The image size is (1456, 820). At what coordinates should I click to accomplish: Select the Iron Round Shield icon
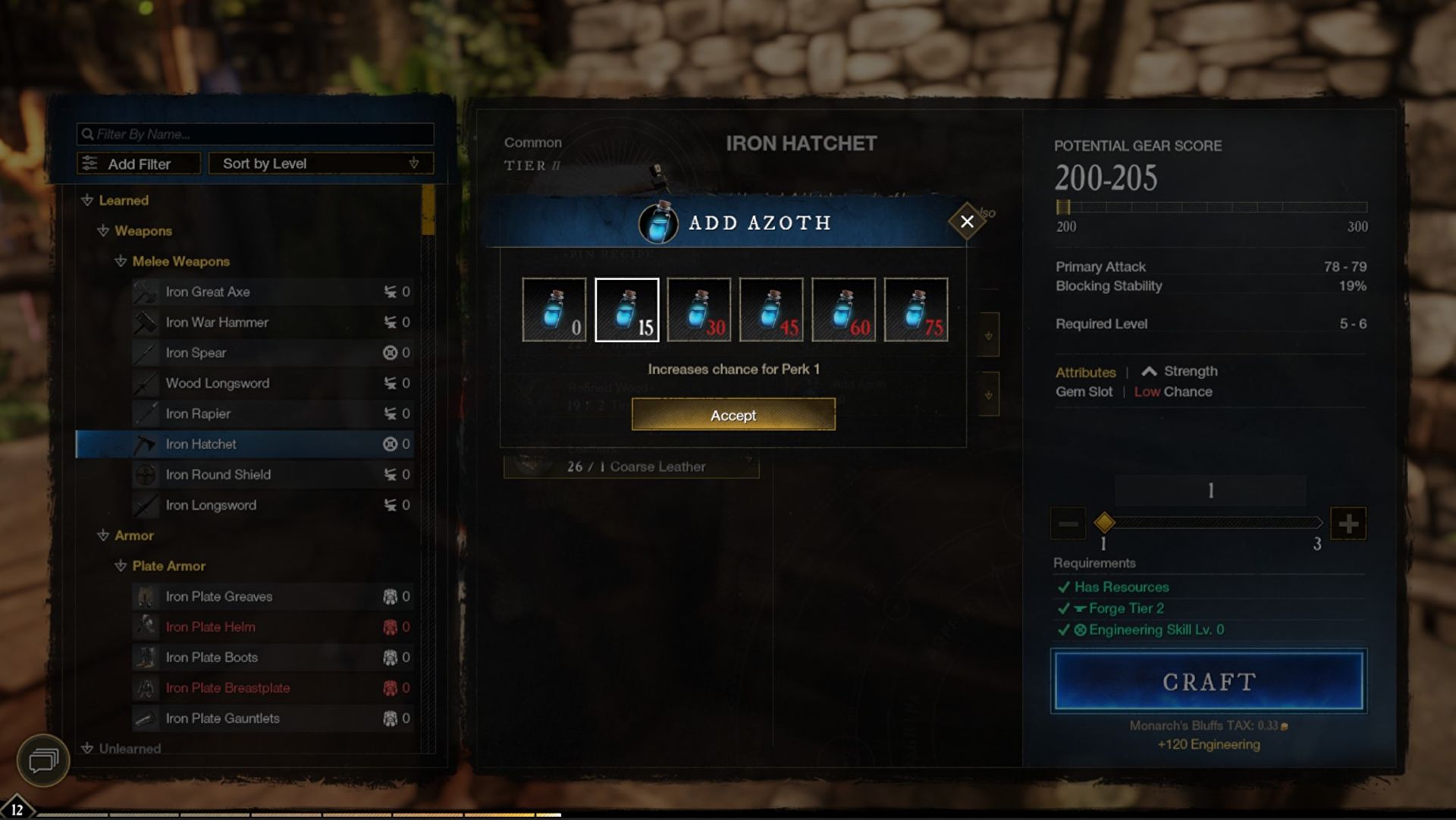pyautogui.click(x=146, y=474)
